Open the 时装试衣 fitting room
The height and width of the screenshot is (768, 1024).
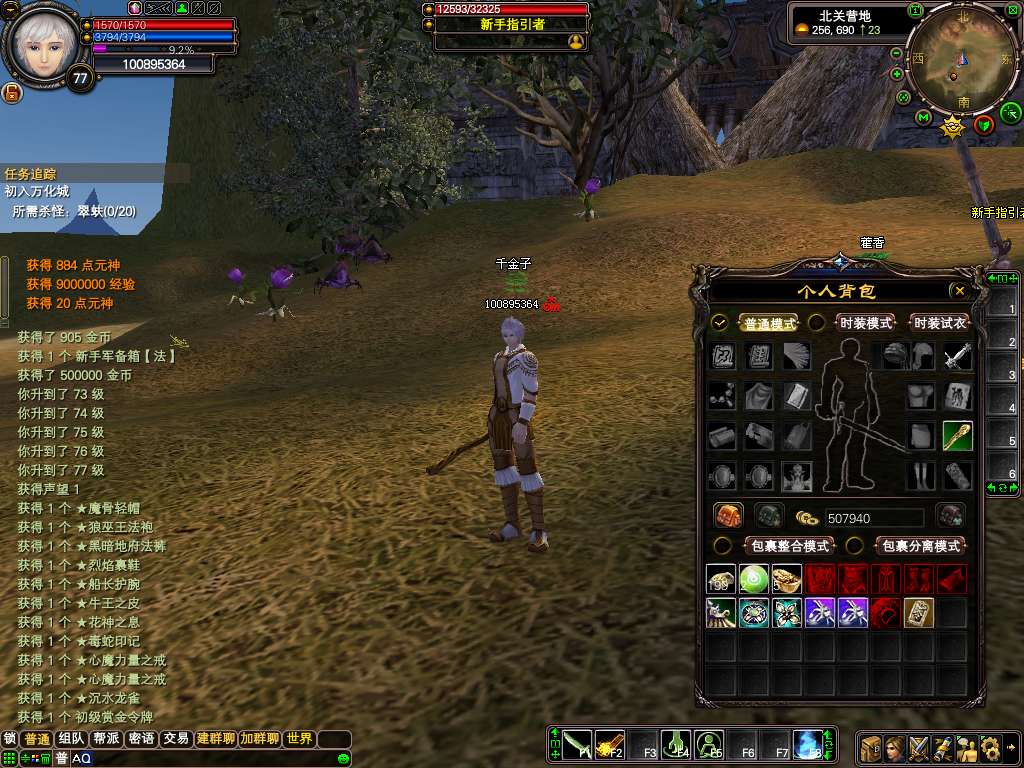(938, 323)
